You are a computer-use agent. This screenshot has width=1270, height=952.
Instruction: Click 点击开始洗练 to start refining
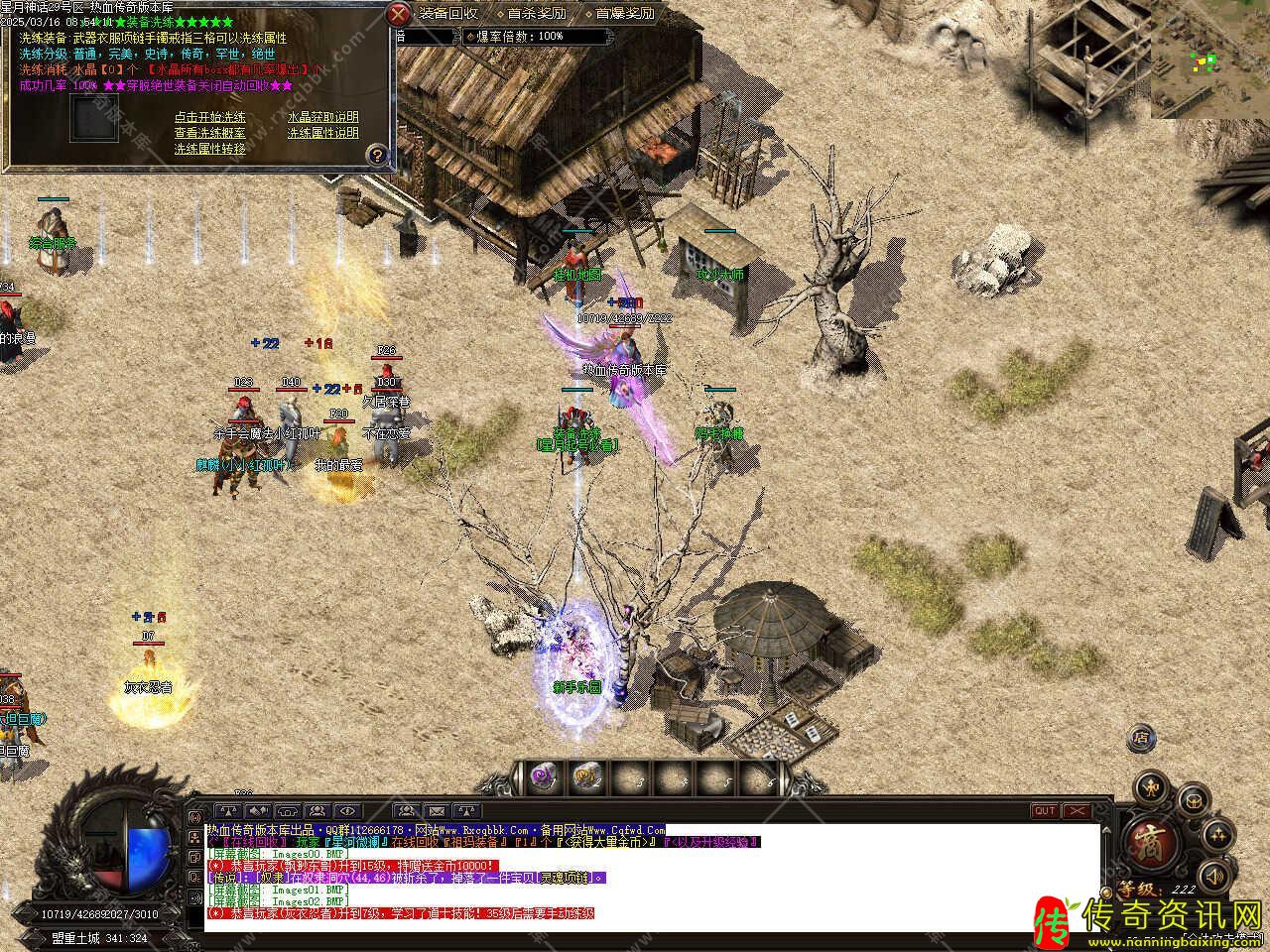tap(209, 117)
